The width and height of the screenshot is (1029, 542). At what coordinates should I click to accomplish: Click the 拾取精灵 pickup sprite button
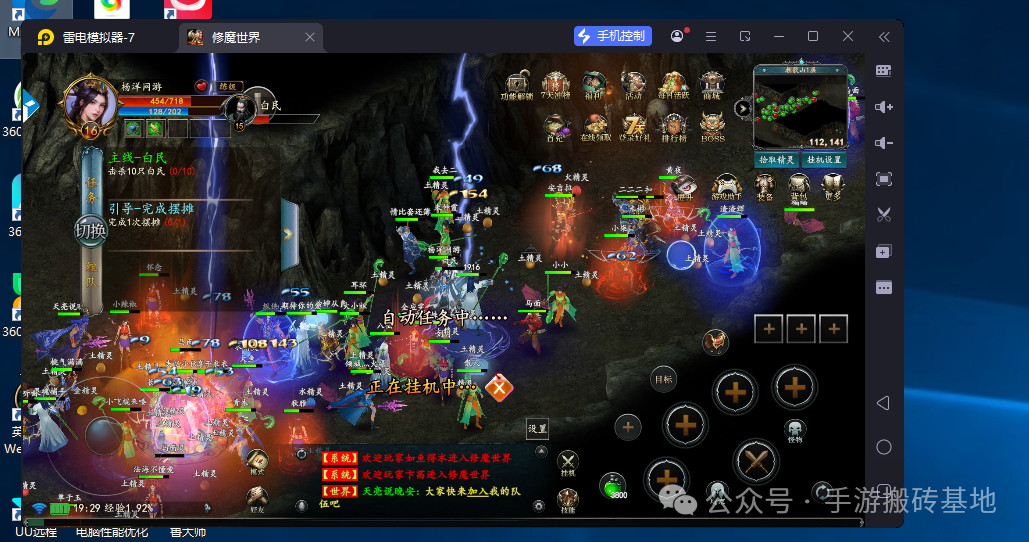(x=777, y=159)
